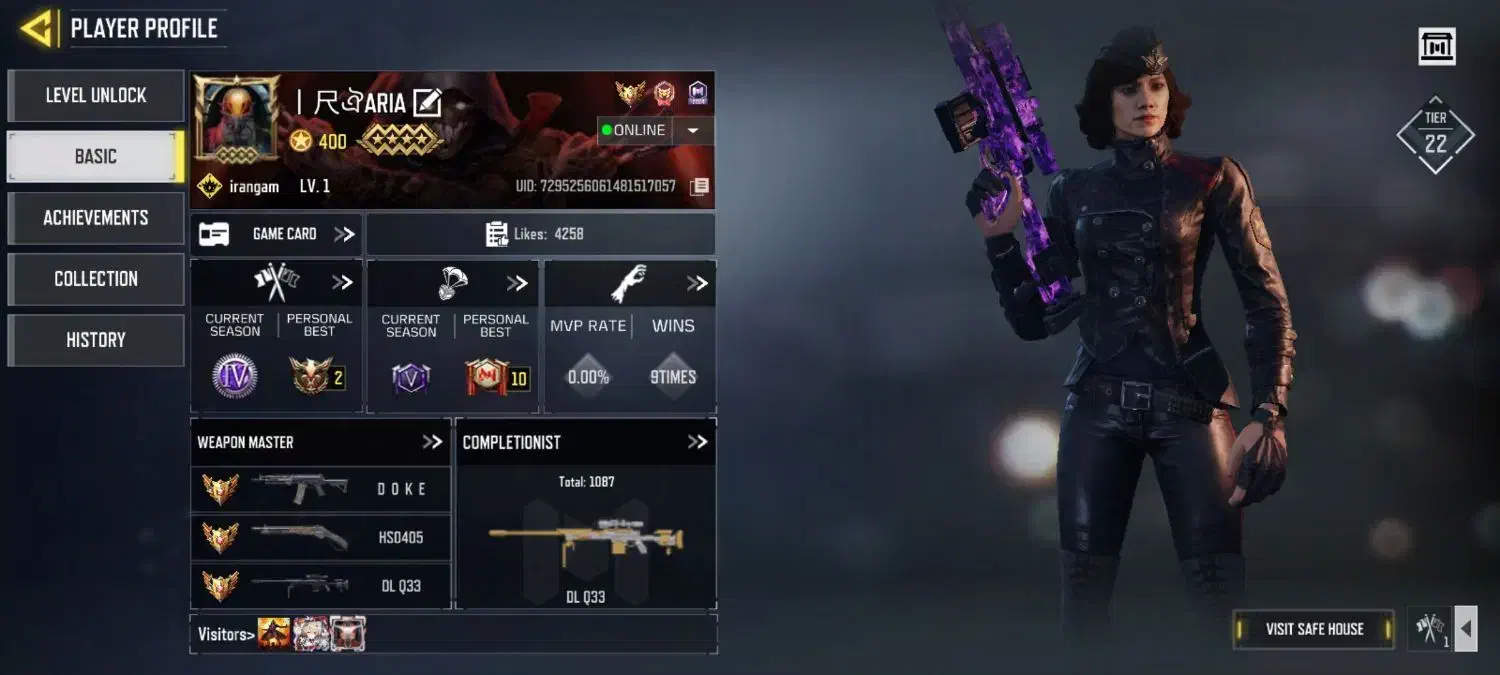Go back using the yellow arrow
1500x675 pixels.
point(36,28)
